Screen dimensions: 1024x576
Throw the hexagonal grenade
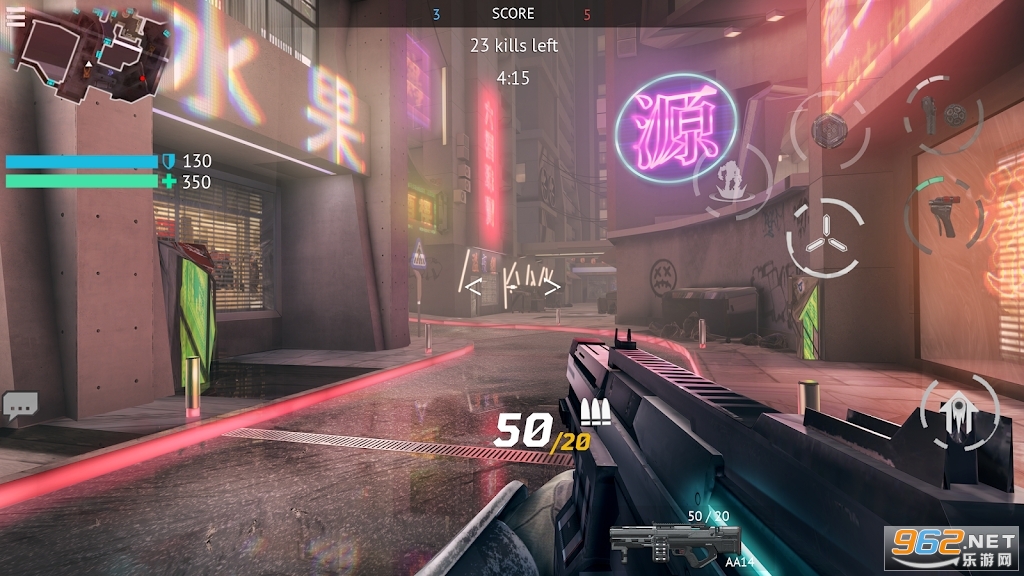(829, 129)
